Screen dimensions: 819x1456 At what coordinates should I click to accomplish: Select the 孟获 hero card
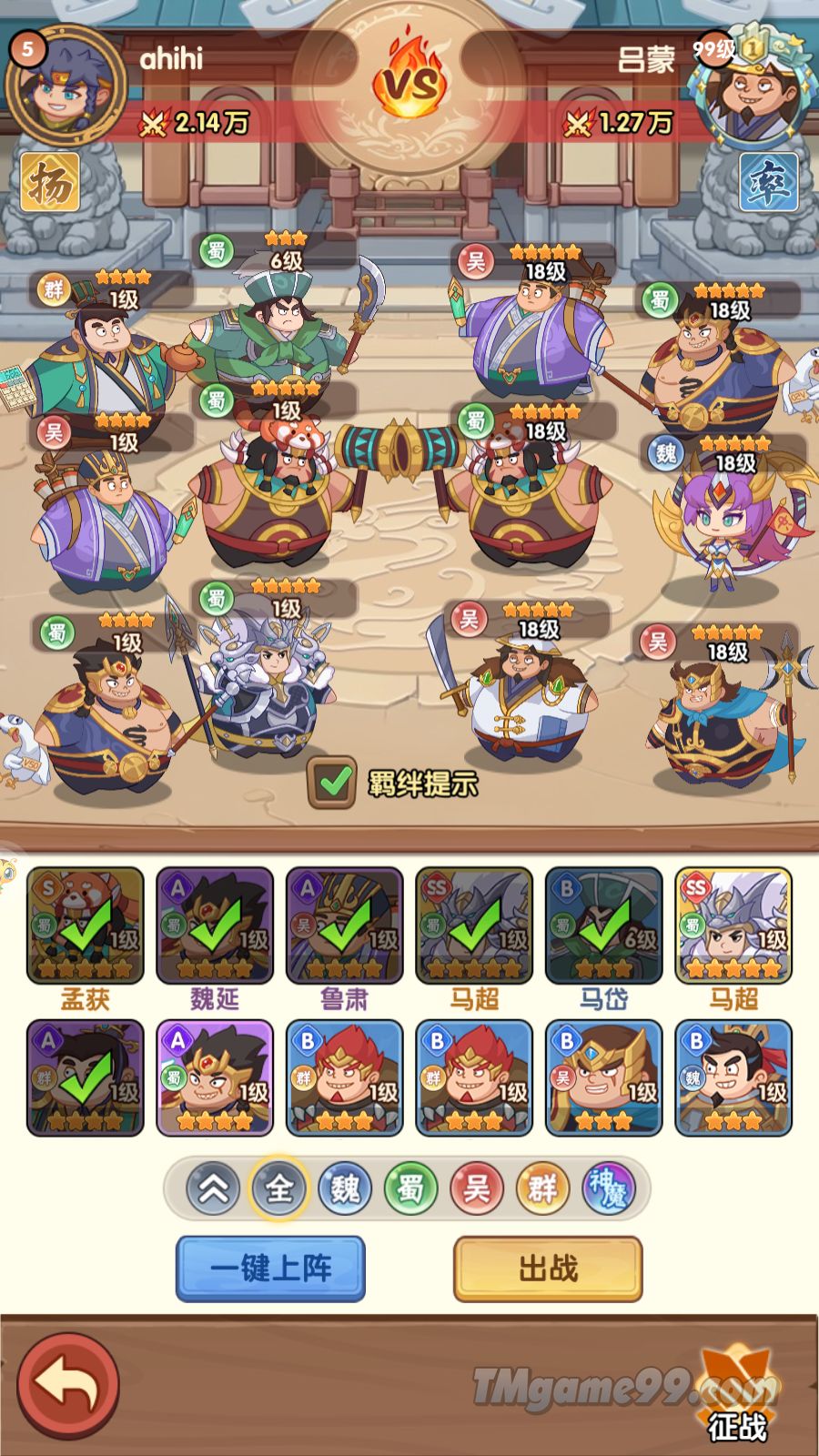pos(86,925)
